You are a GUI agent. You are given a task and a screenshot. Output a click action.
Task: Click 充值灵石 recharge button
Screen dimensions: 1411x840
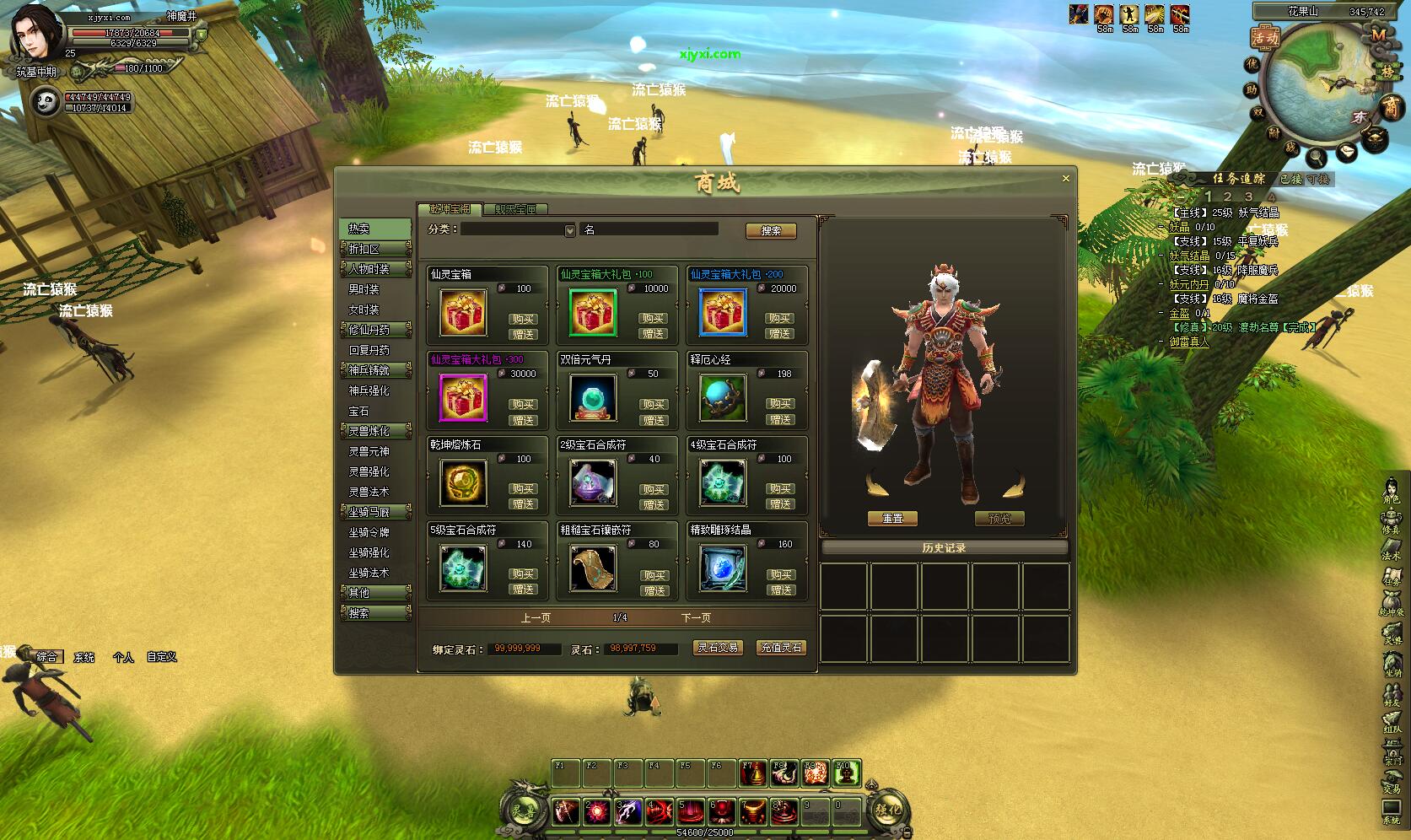point(781,648)
